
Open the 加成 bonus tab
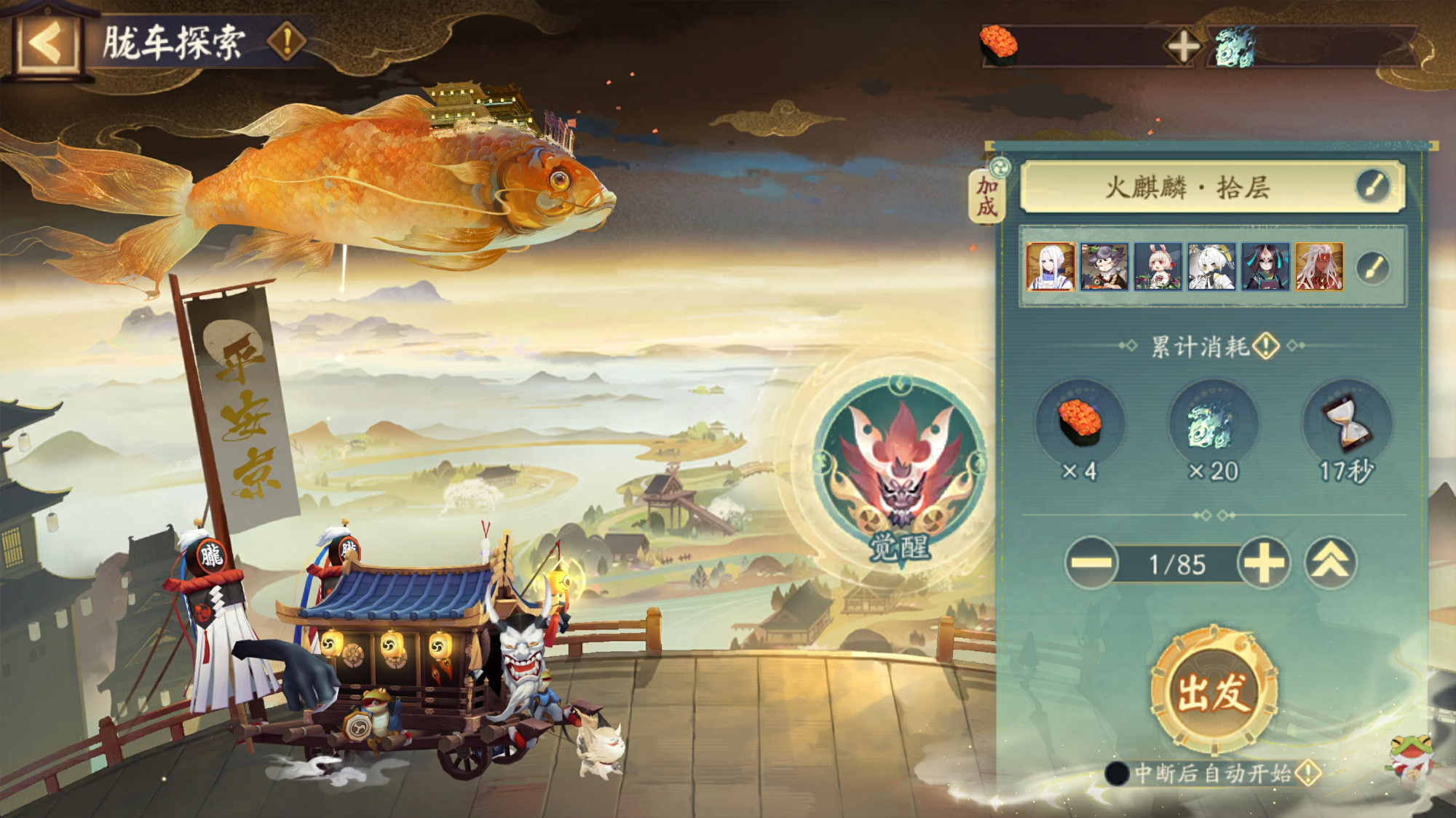point(986,196)
